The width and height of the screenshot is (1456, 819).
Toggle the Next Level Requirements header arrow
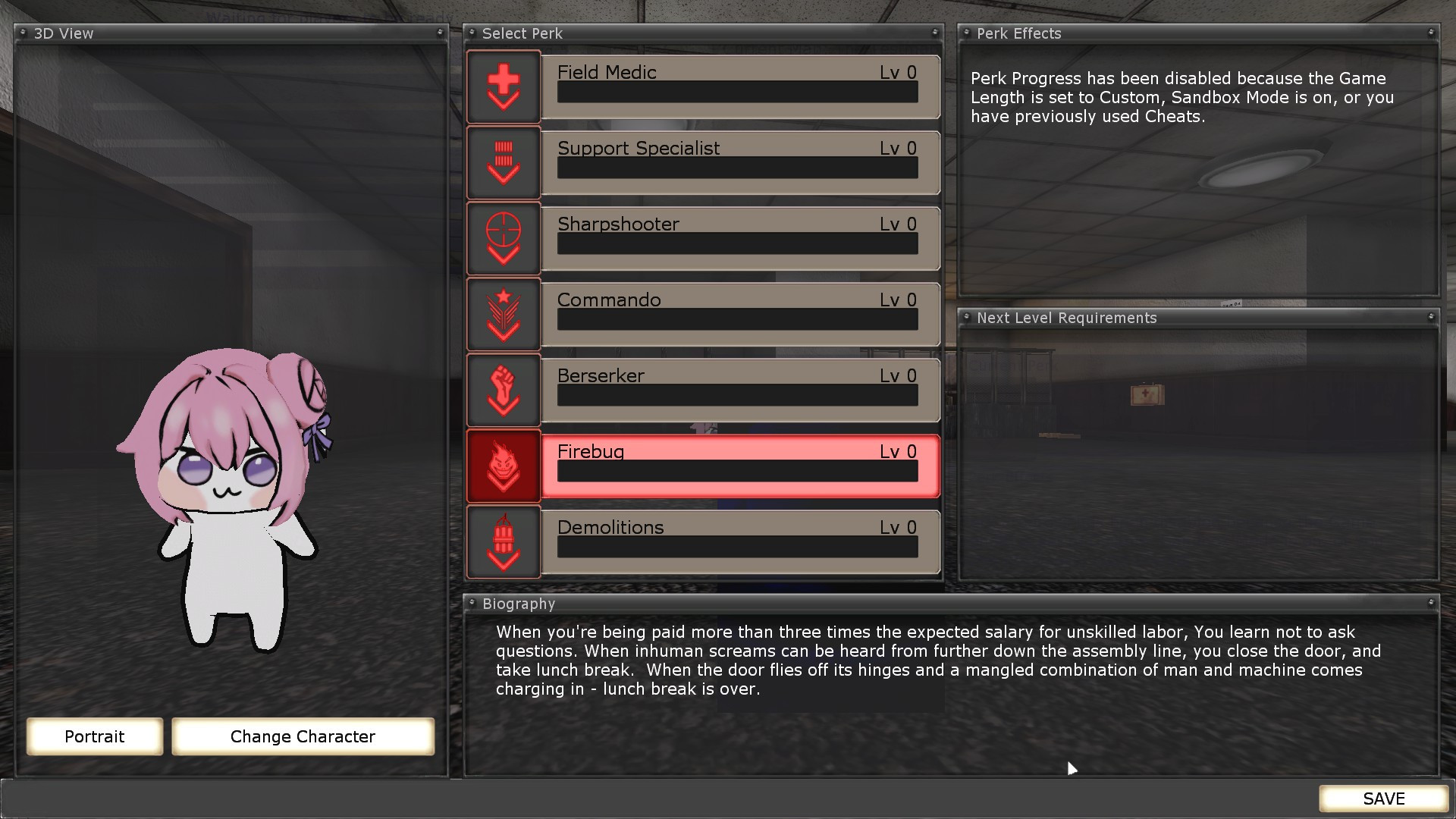[968, 318]
